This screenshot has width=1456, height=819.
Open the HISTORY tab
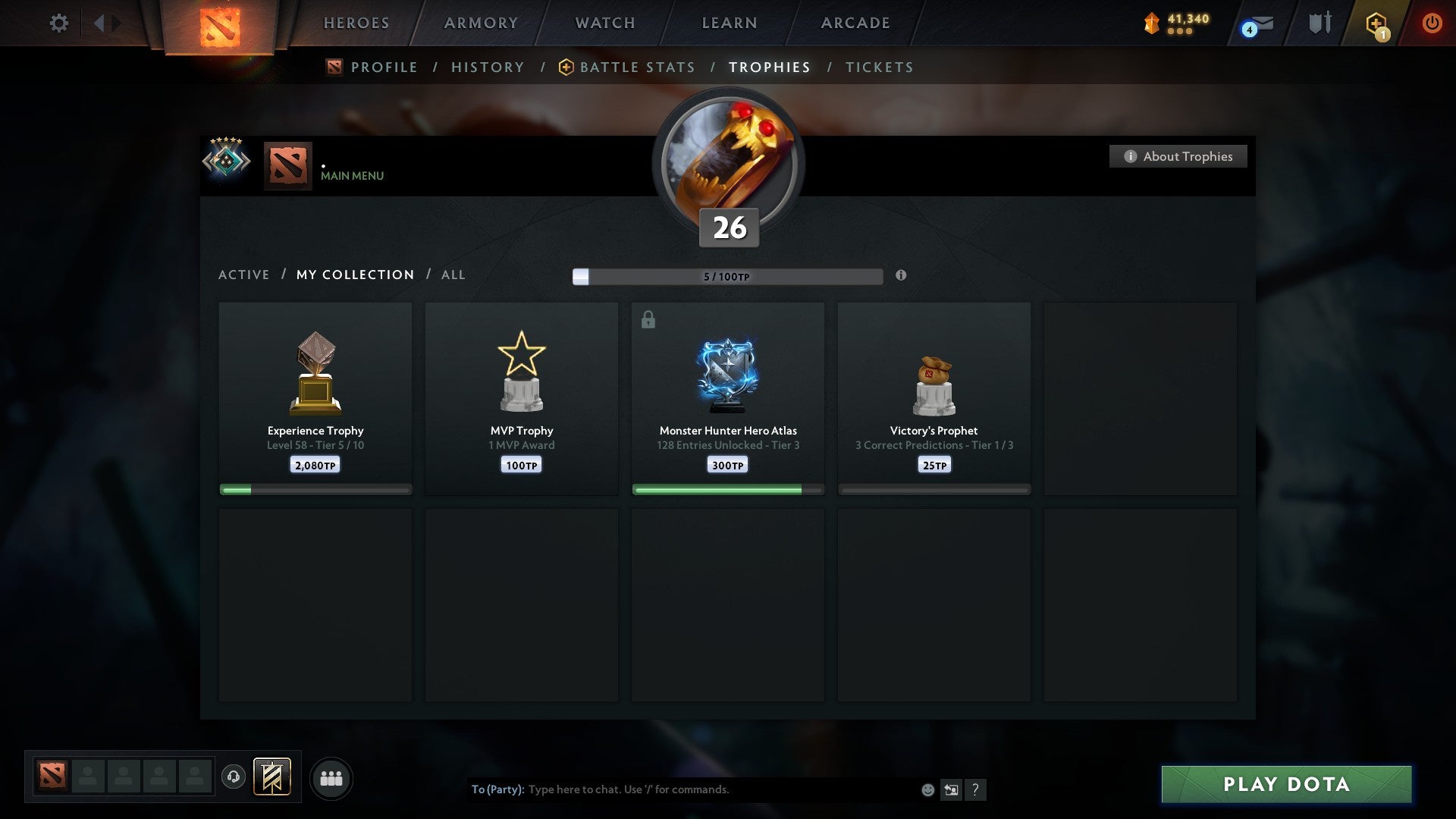click(x=488, y=67)
